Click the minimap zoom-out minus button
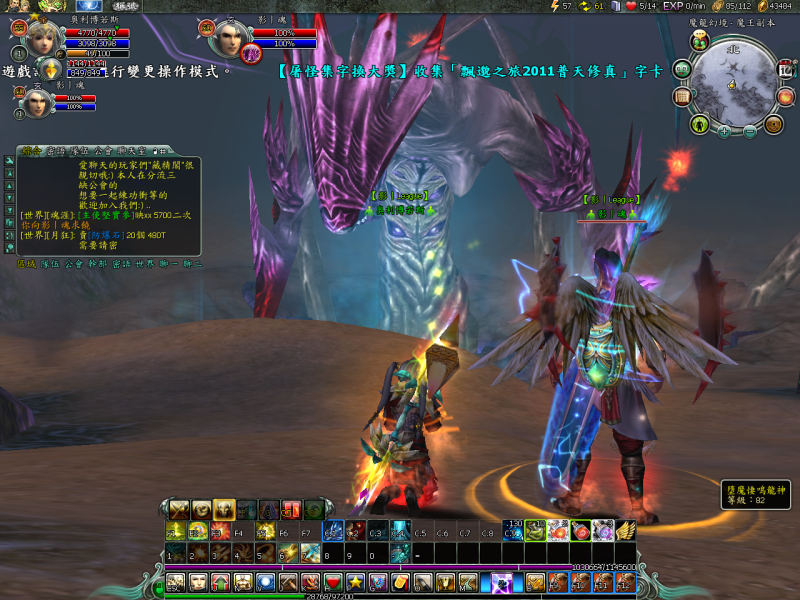This screenshot has width=800, height=600. point(750,131)
